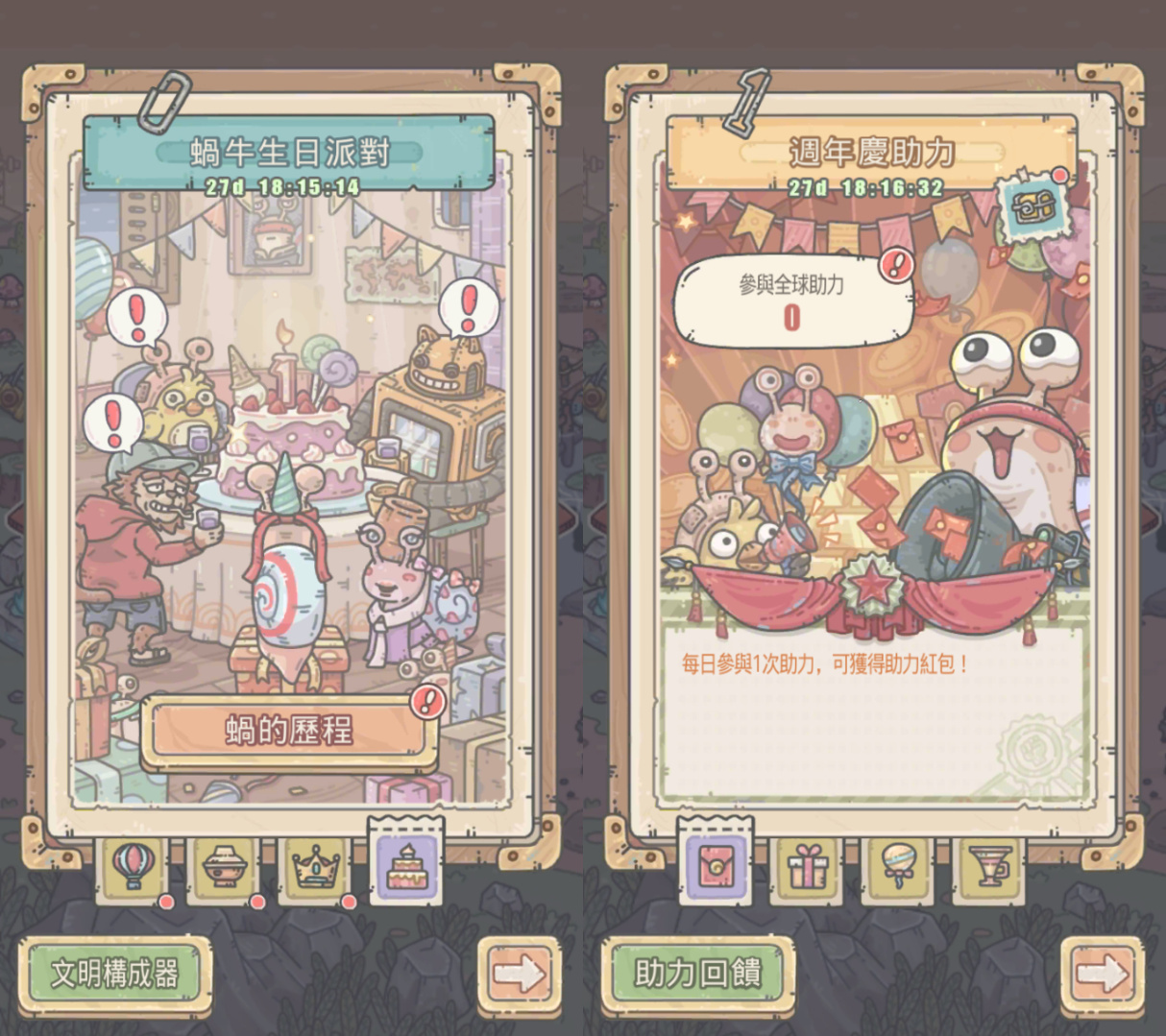Image resolution: width=1166 pixels, height=1036 pixels.
Task: Tap the 參與全球助力 speech bubble
Action: tap(791, 301)
